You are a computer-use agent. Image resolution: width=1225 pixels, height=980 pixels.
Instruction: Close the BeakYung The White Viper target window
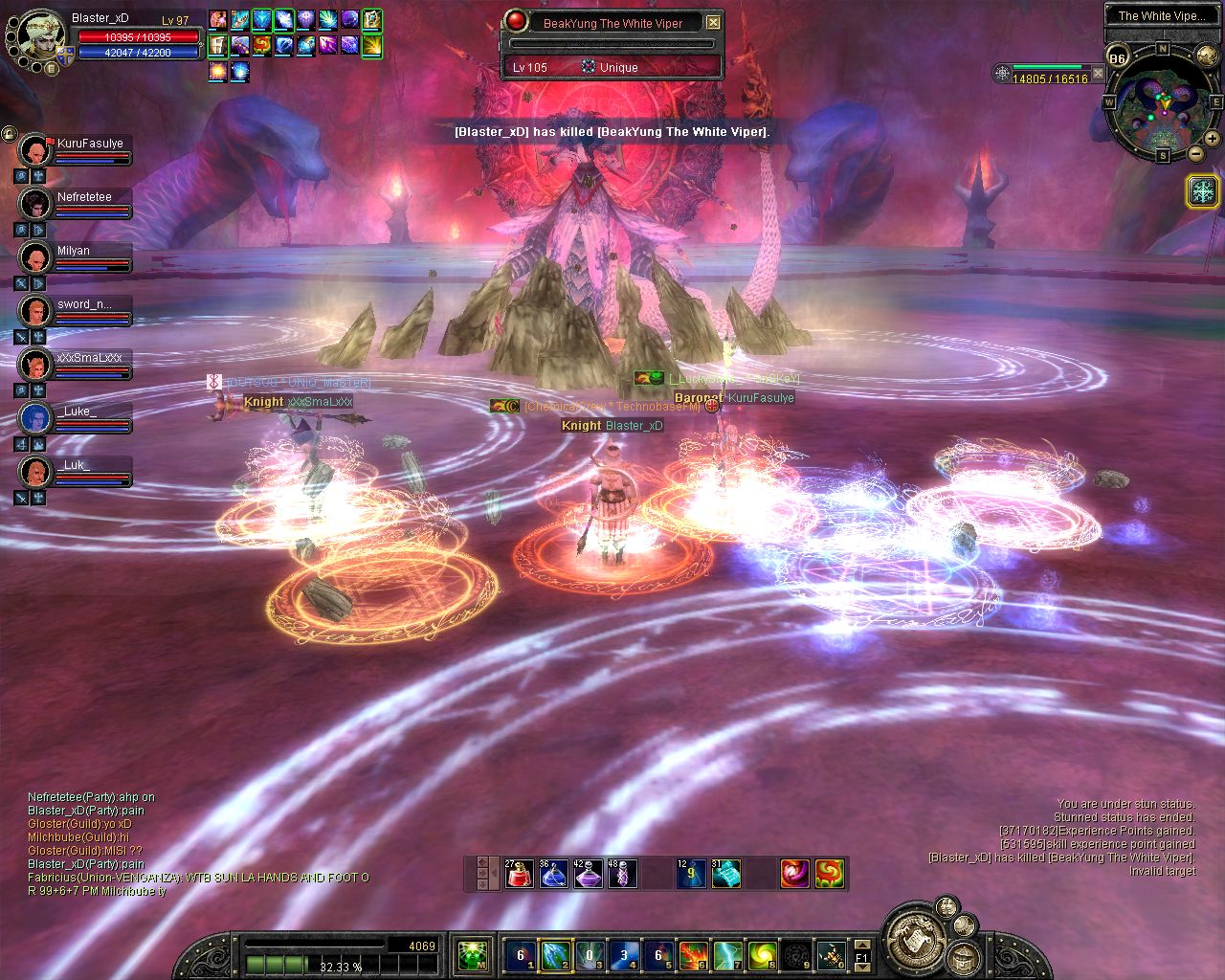(x=713, y=22)
